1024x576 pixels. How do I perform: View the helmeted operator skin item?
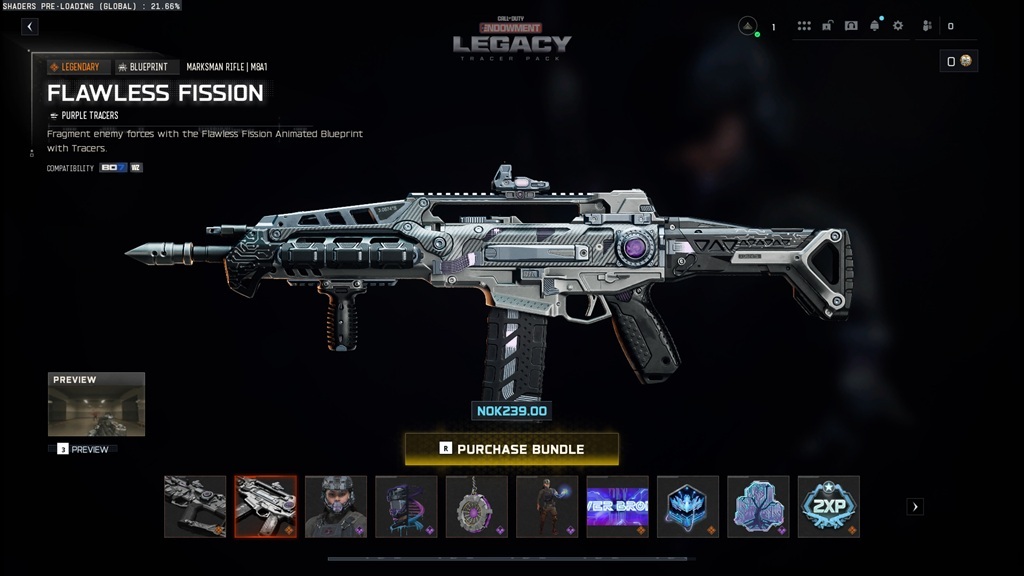point(336,506)
